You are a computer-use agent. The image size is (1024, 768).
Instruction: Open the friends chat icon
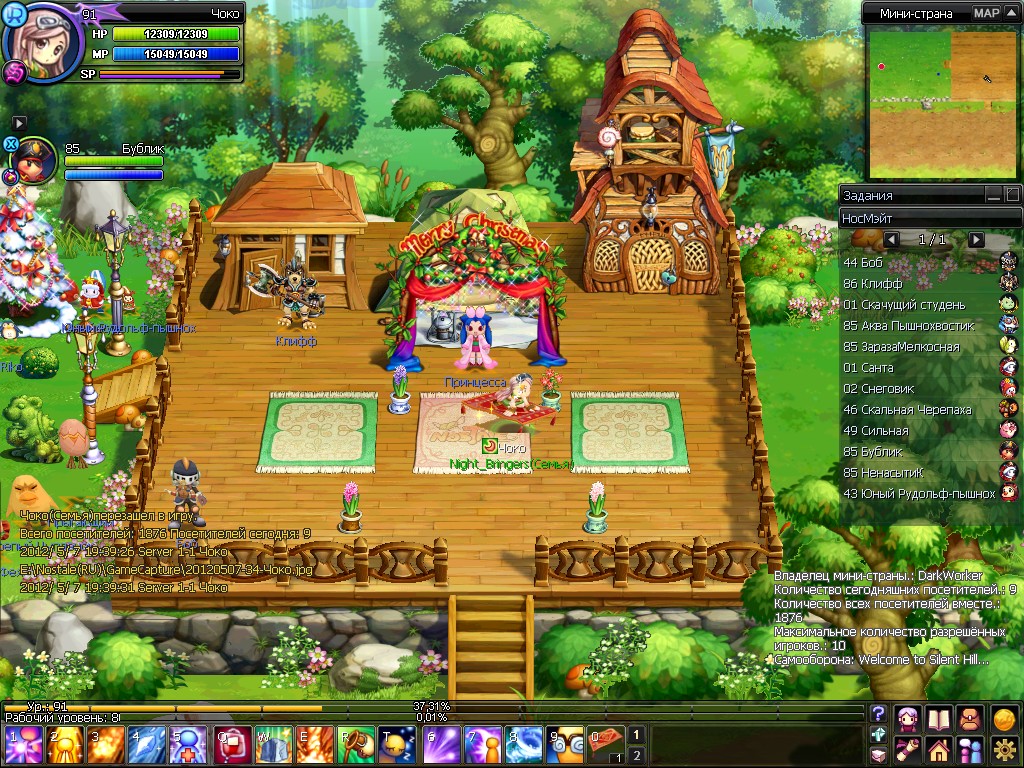[970, 749]
